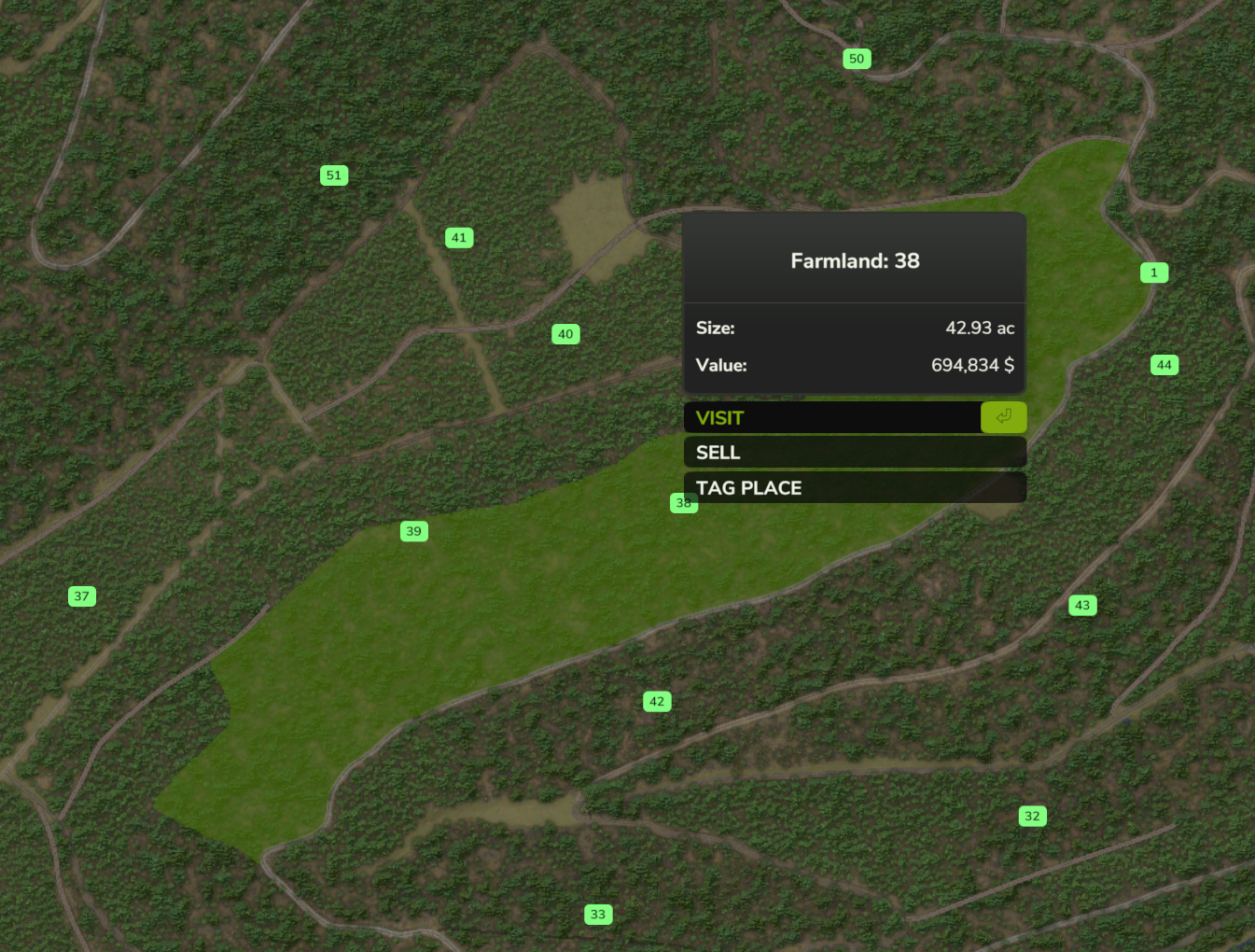Select farmland marker 32
Image resolution: width=1255 pixels, height=952 pixels.
1032,817
